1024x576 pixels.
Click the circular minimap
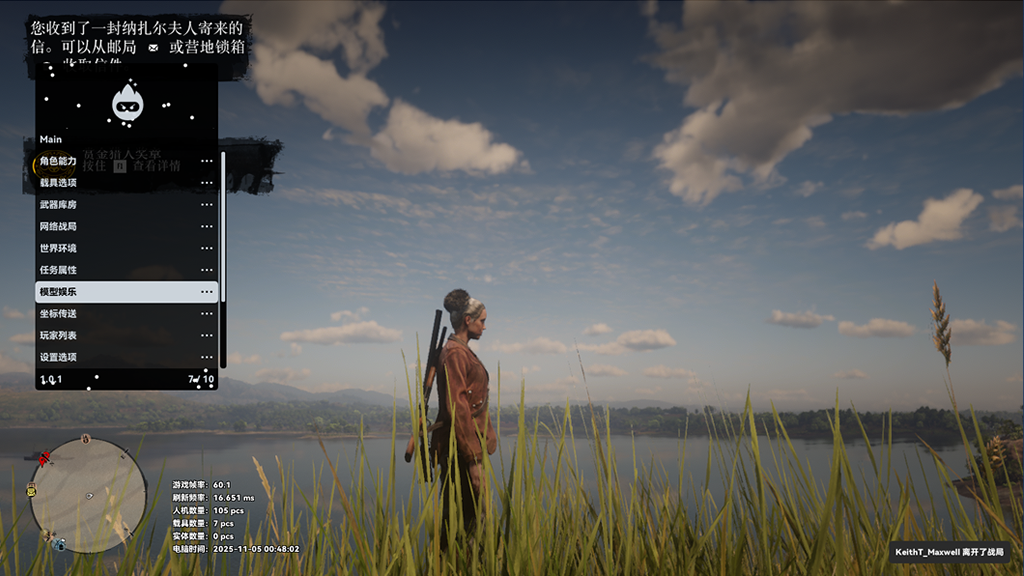88,494
